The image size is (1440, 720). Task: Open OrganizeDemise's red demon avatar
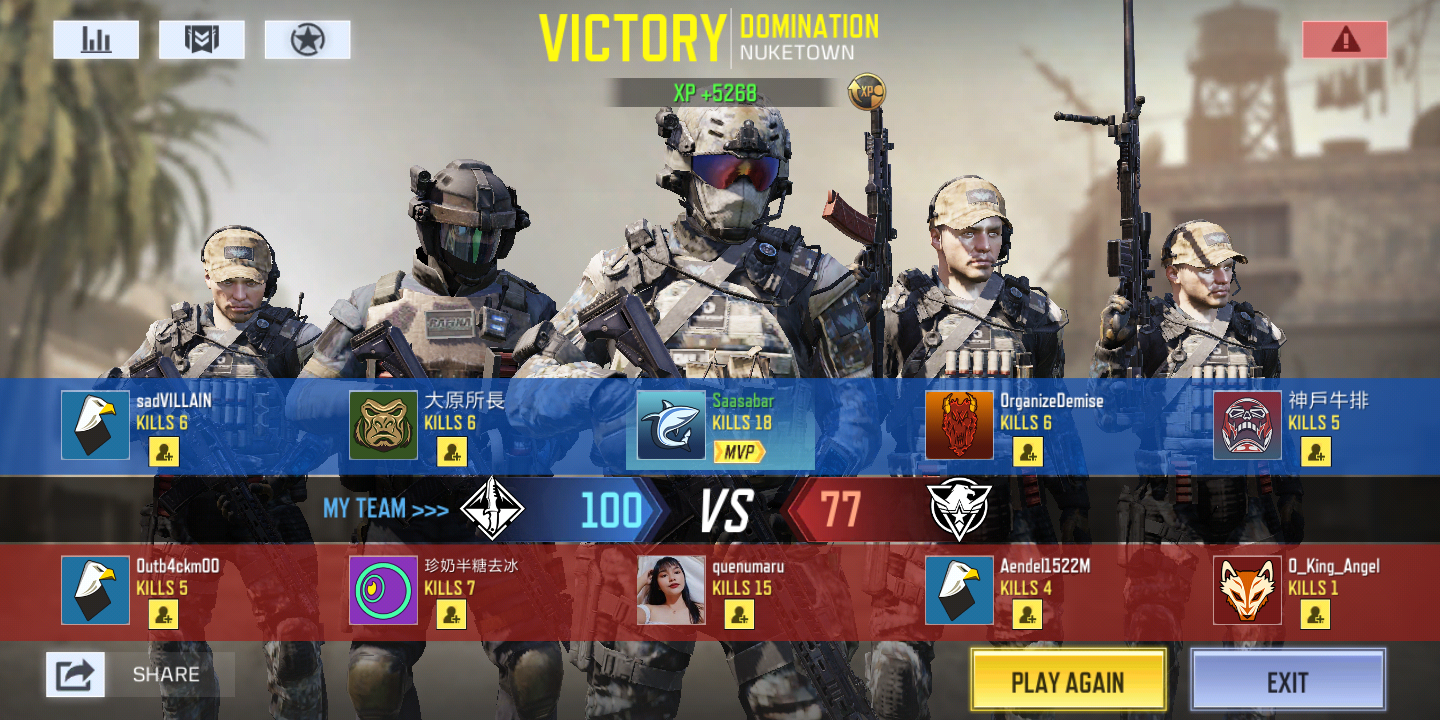pos(959,425)
